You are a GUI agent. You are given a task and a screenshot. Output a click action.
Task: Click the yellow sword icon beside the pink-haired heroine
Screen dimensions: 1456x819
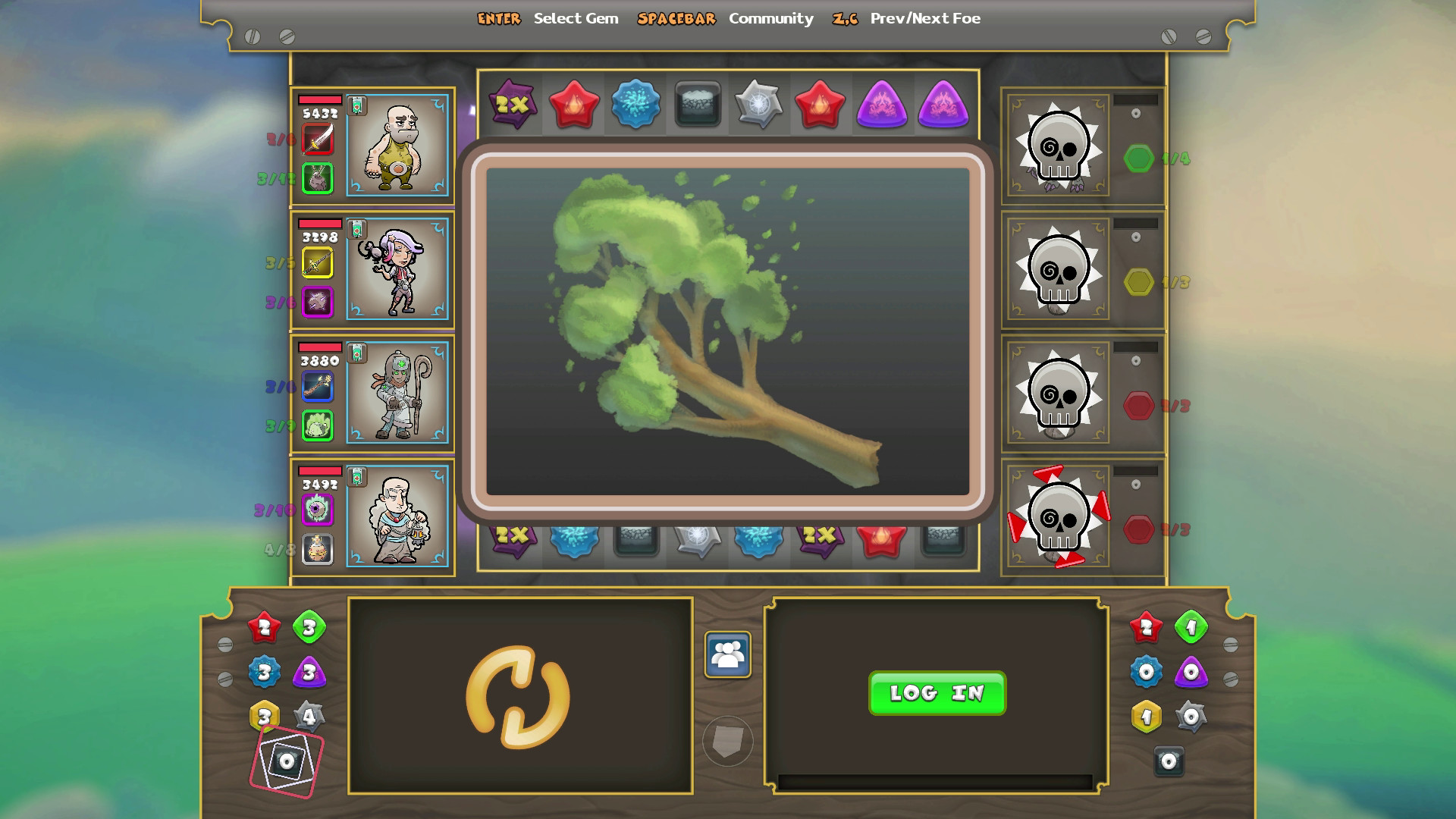coord(318,263)
